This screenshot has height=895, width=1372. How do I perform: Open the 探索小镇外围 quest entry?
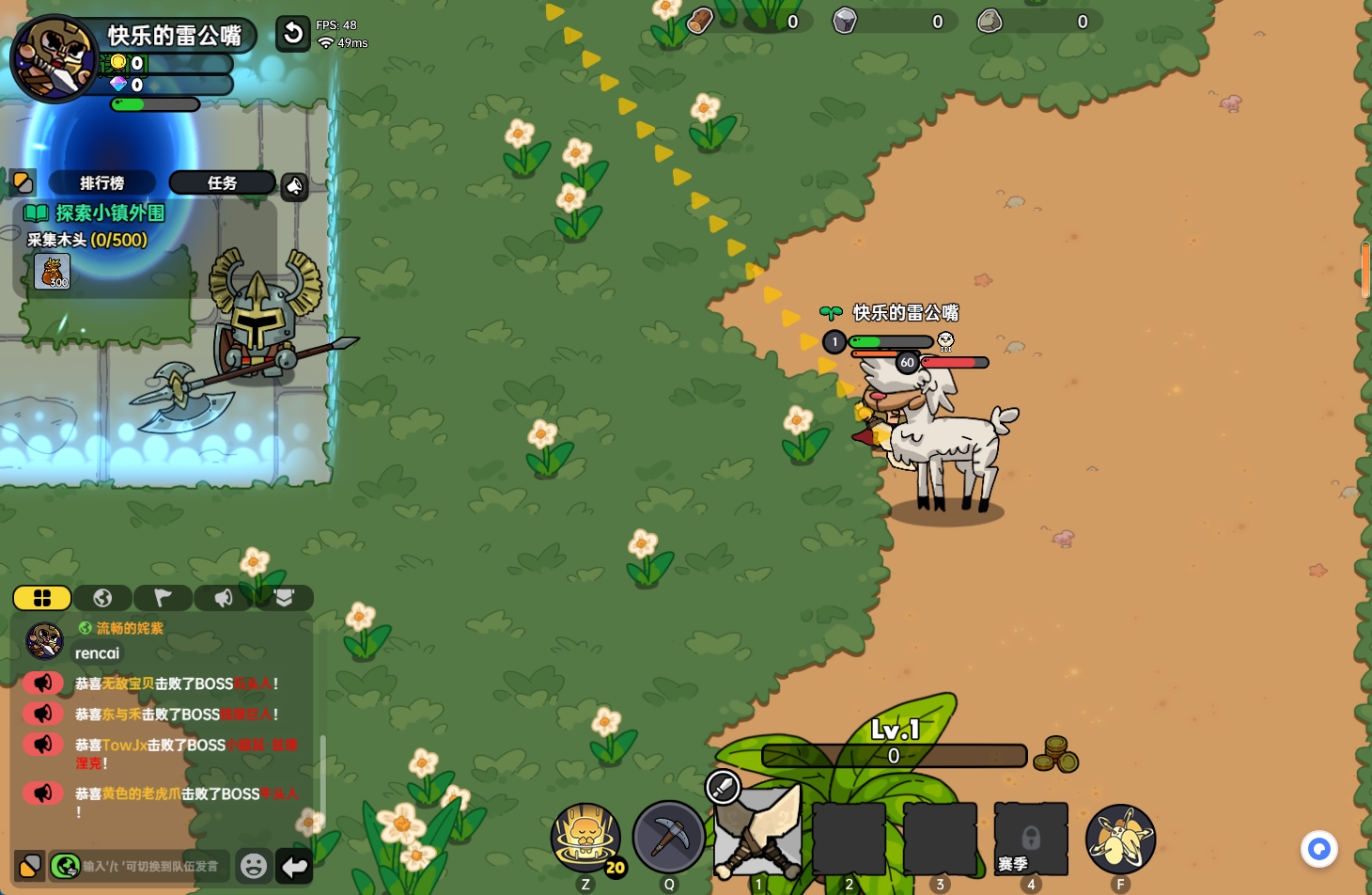coord(109,213)
